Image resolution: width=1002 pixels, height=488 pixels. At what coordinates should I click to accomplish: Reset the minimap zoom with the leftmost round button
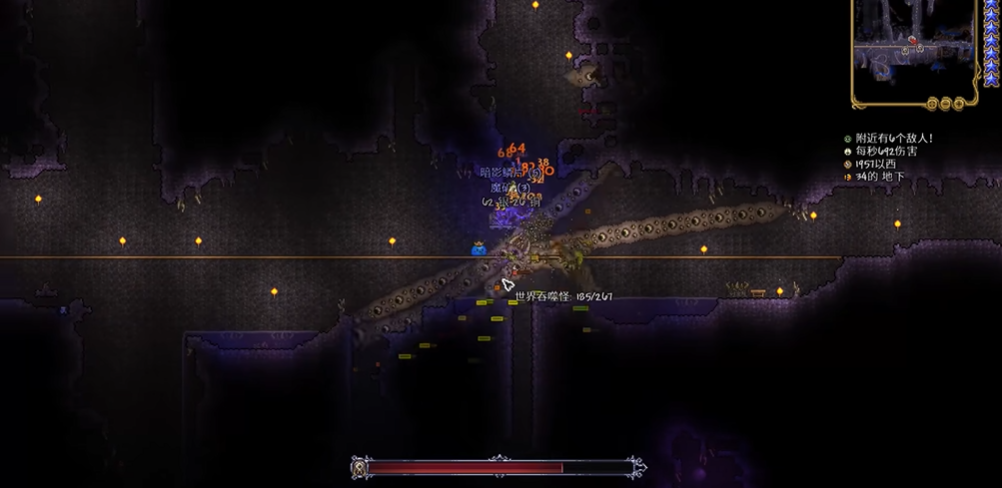pyautogui.click(x=932, y=103)
